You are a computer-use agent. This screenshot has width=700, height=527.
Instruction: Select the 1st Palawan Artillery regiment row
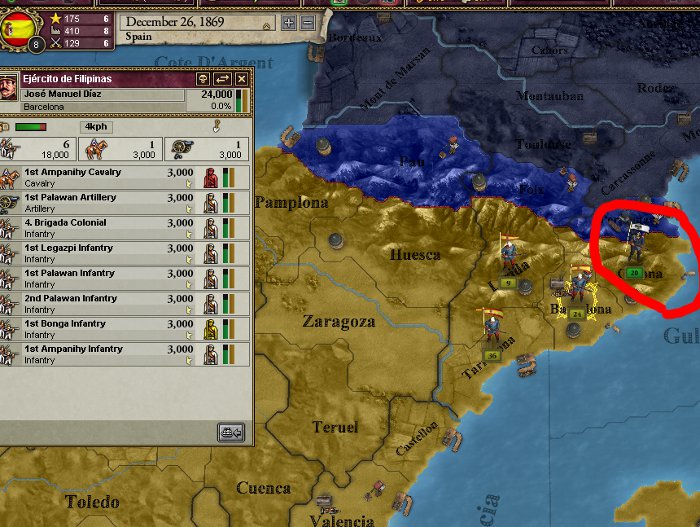110,202
